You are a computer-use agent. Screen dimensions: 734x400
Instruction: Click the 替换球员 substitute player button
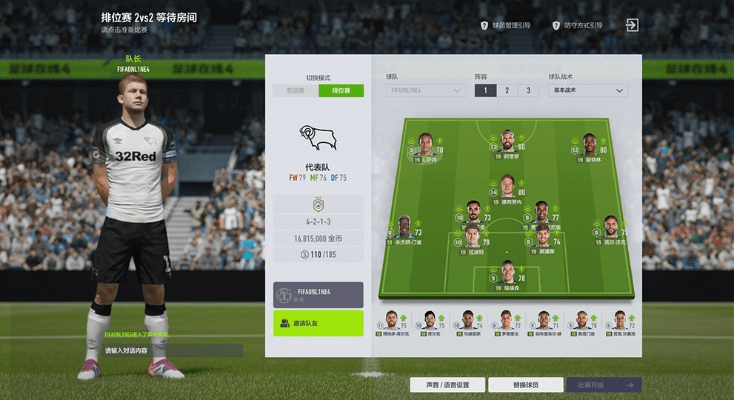(x=525, y=384)
